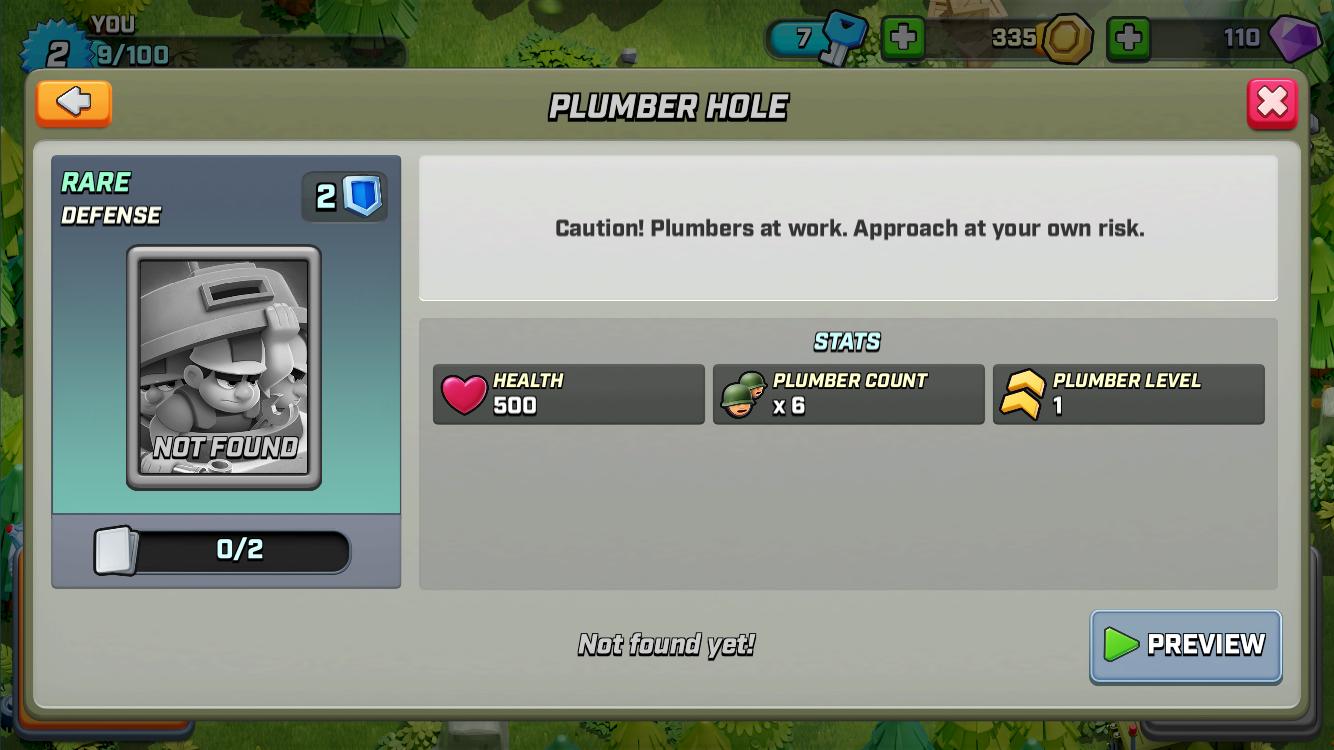
Task: Click the gem icon next to 110
Action: (1295, 38)
